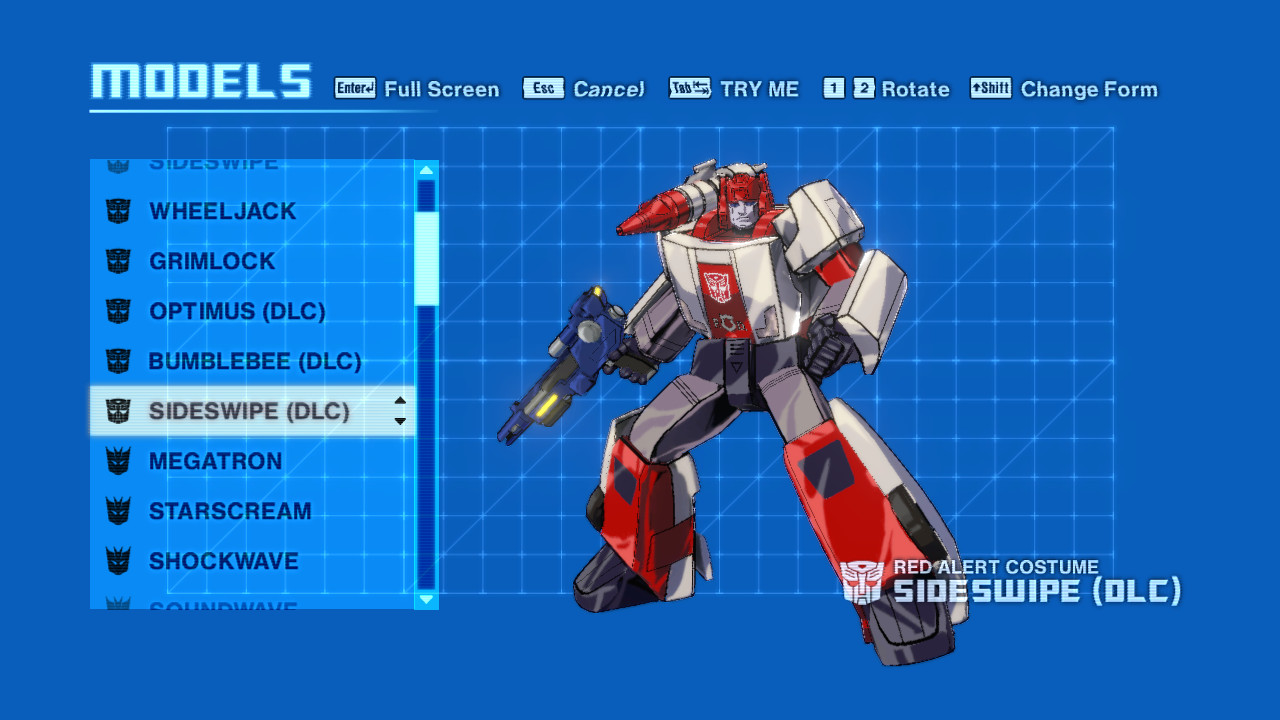
Task: Click the Decepticon emblem beside SOUNDWAVE
Action: 120,608
